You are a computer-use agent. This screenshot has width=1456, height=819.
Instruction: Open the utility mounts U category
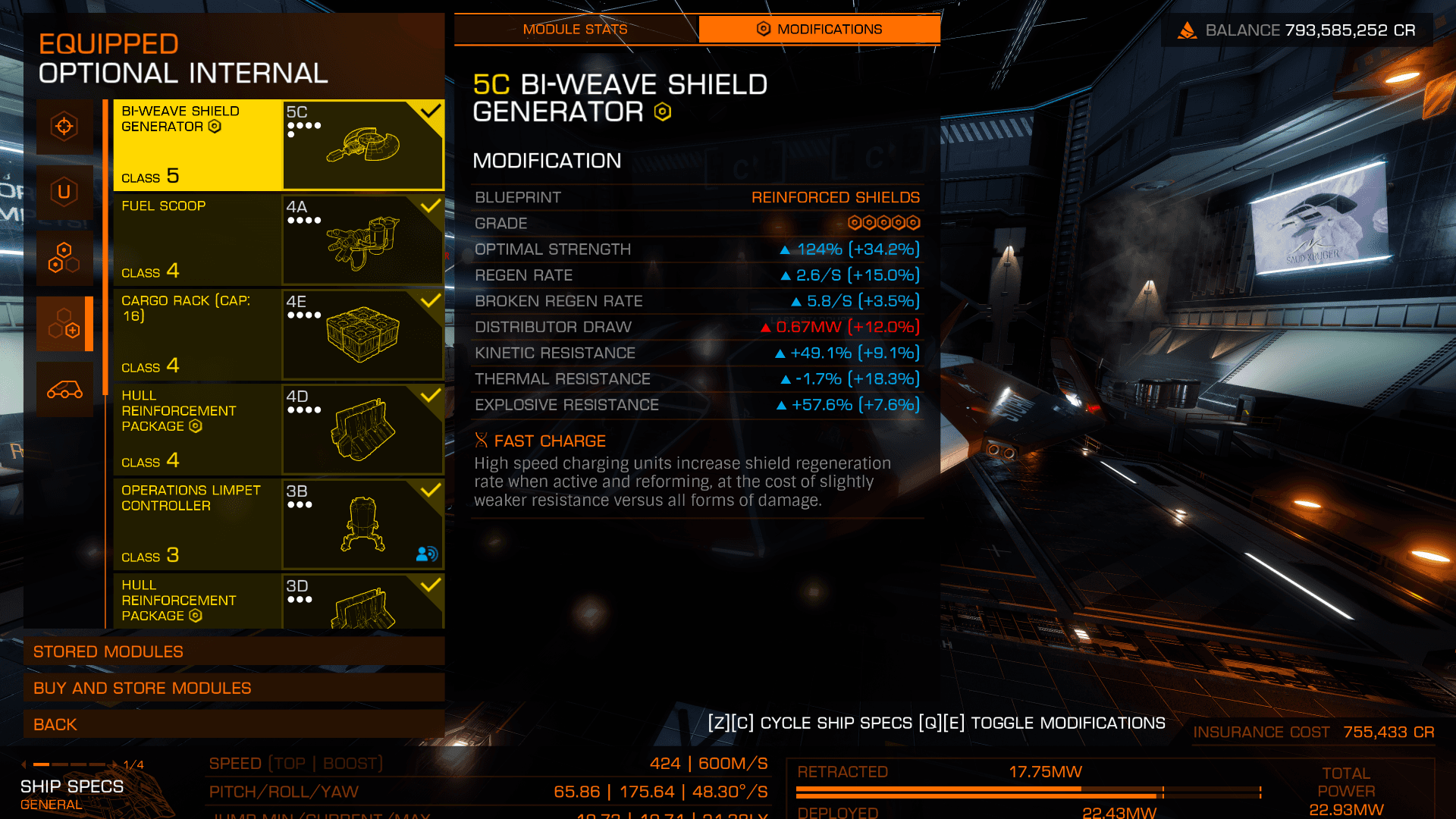click(64, 193)
